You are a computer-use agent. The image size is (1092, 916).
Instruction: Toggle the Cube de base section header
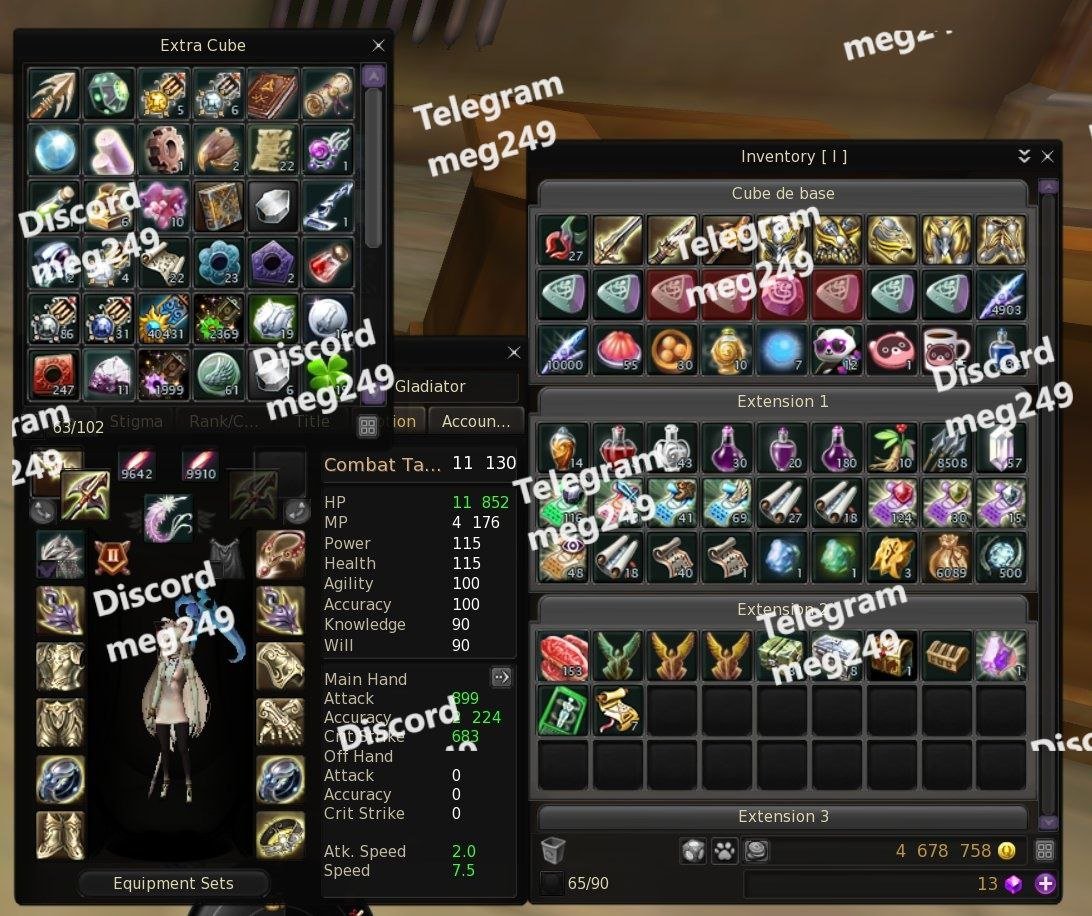(782, 194)
